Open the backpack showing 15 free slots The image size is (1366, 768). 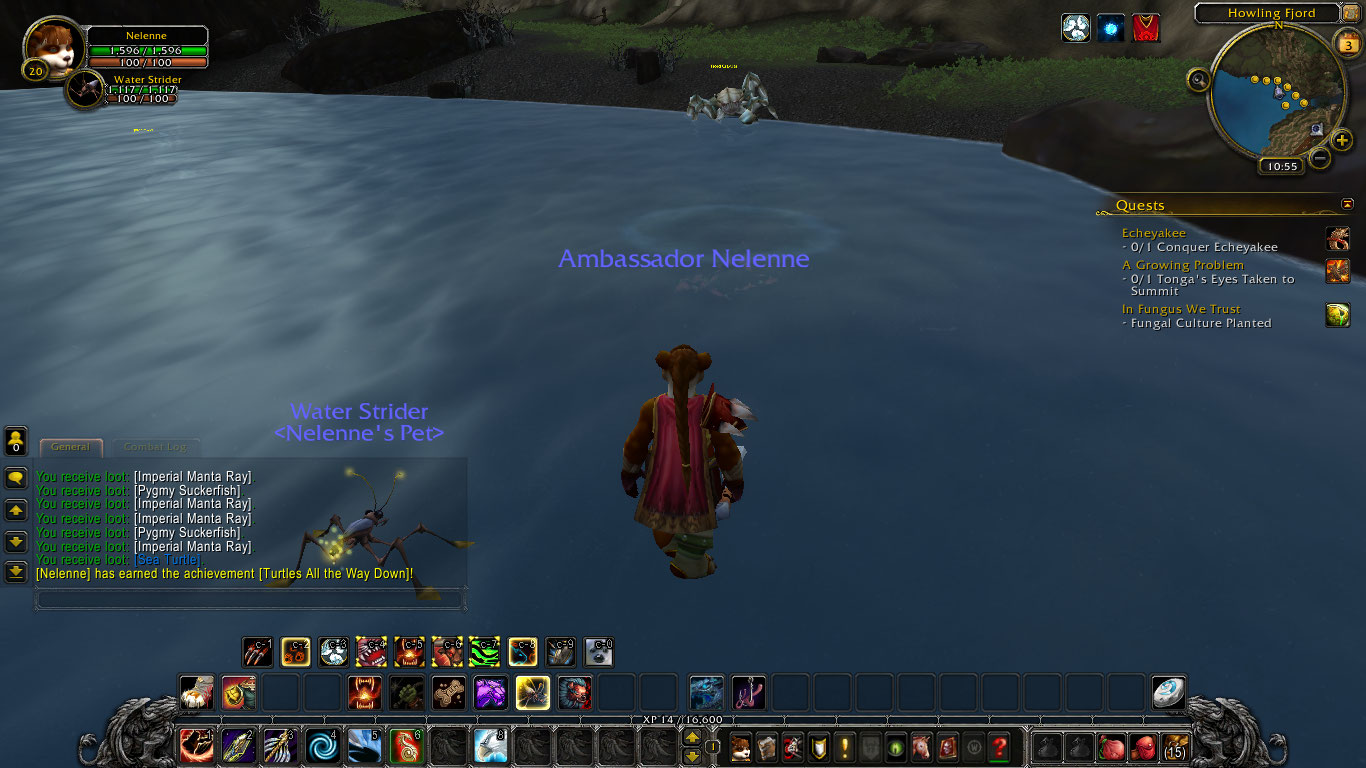tap(1175, 746)
